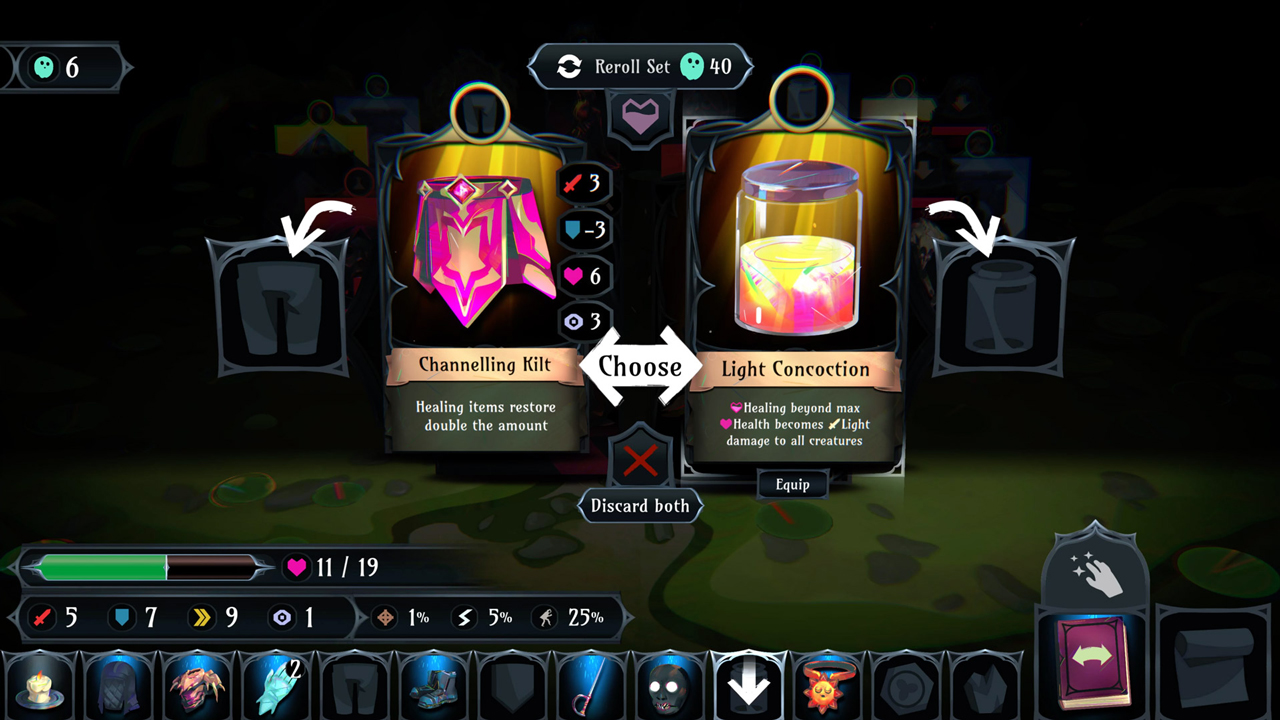Select the empty trousers equipment slot
1280x720 pixels.
(280, 307)
